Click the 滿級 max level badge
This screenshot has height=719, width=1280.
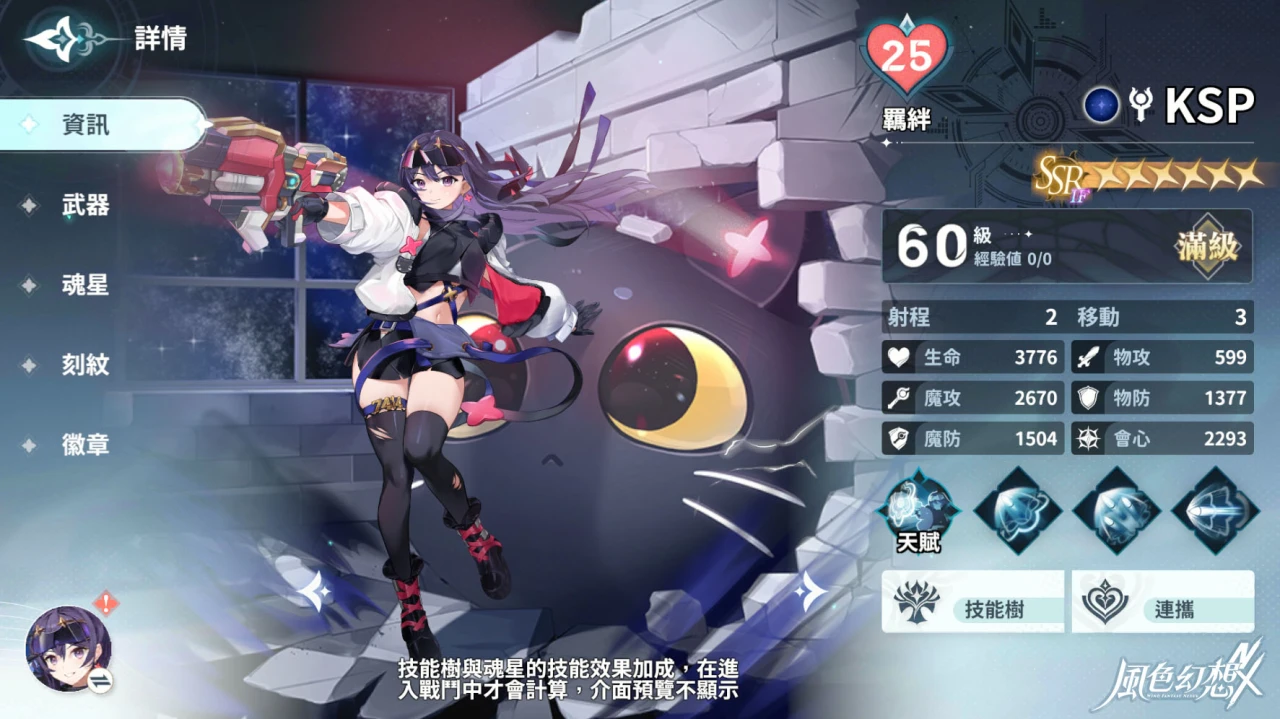point(1208,246)
